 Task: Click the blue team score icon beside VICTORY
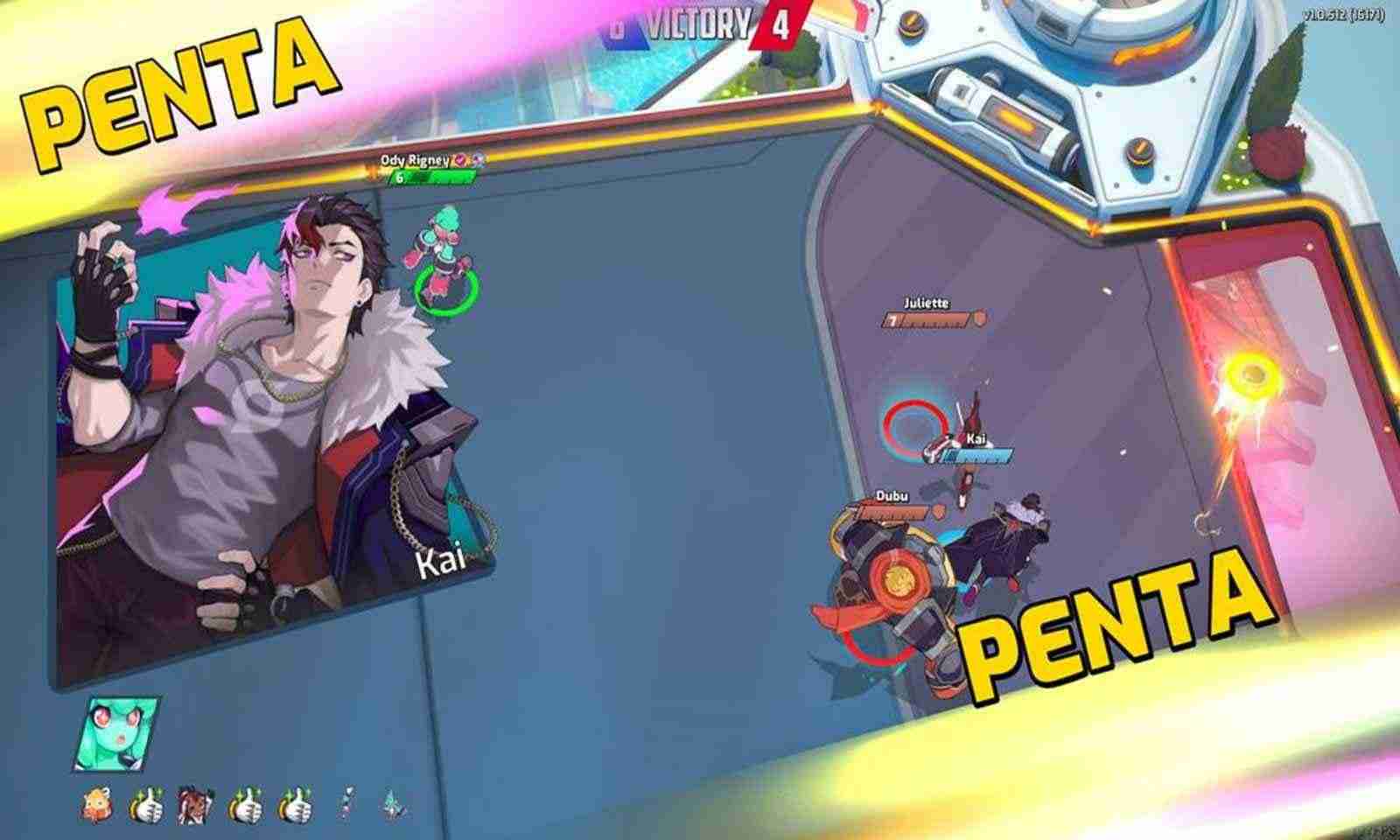621,26
